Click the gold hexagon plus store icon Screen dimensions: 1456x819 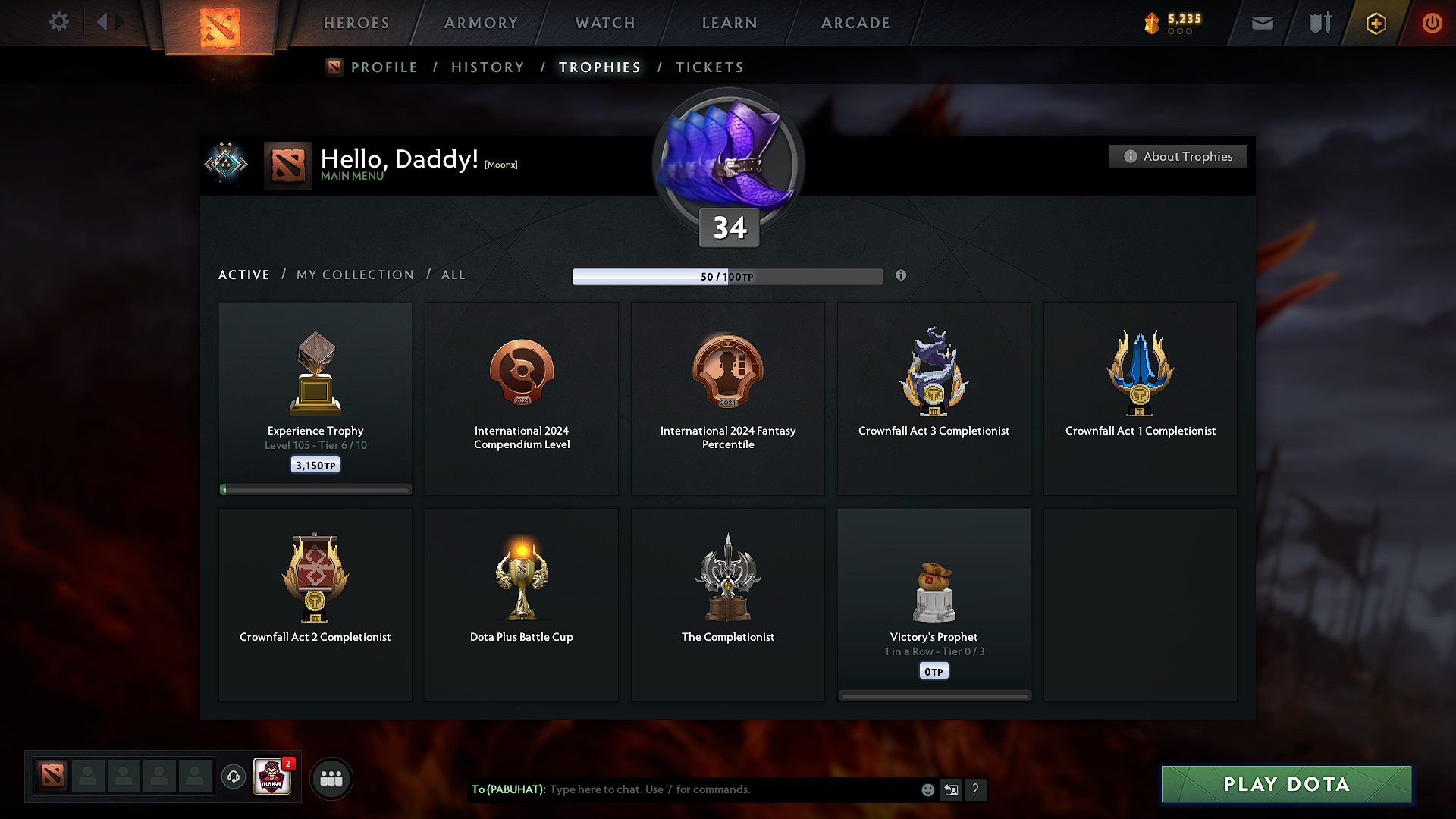click(x=1375, y=23)
